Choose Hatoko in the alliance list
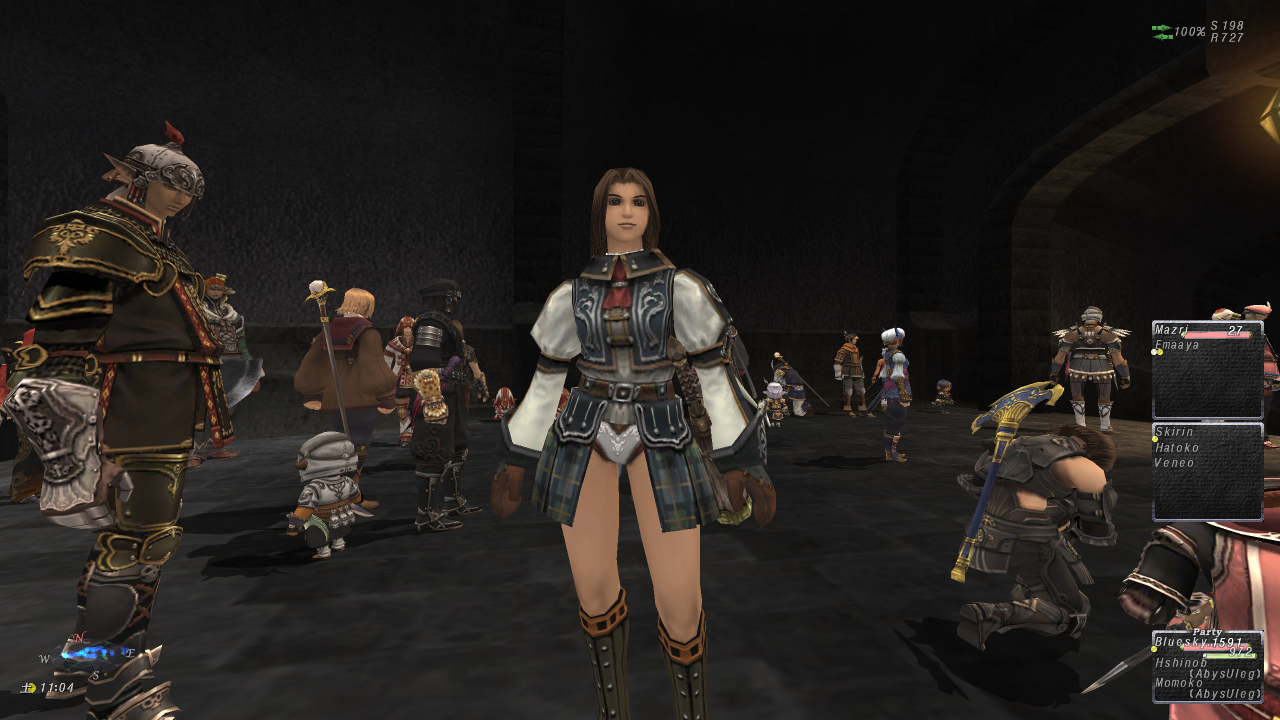 pos(1177,448)
